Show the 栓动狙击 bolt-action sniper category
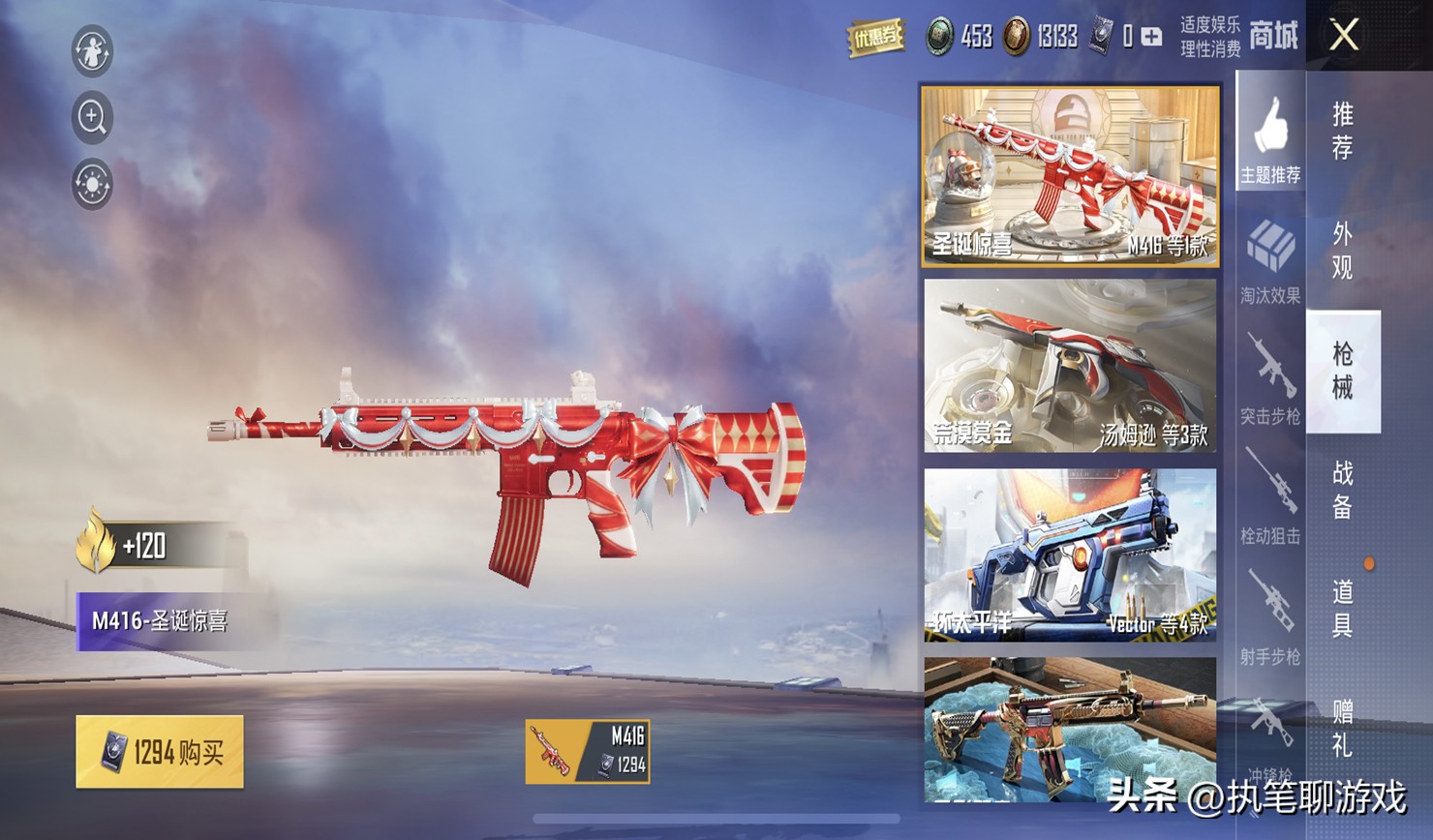1433x840 pixels. click(1270, 498)
